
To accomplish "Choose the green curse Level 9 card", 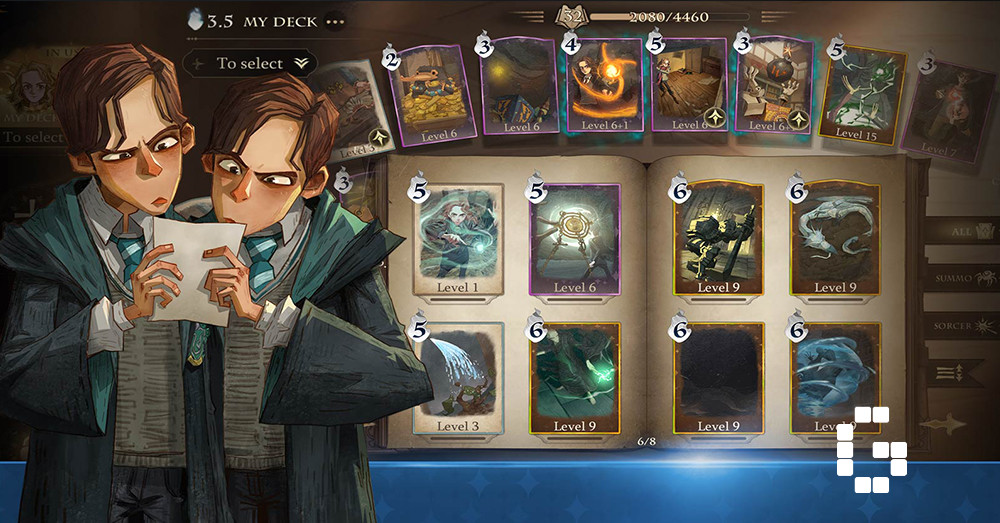I will pyautogui.click(x=575, y=376).
